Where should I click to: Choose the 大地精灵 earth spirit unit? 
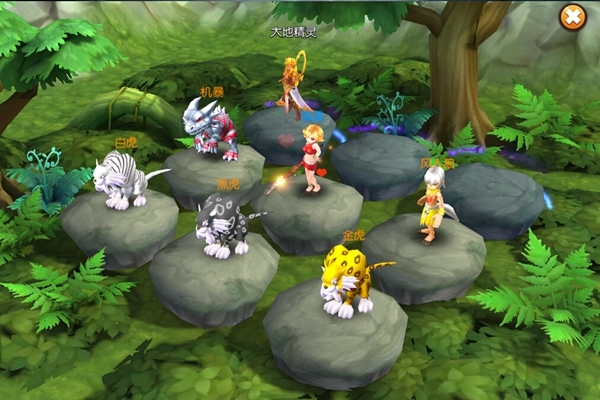(x=291, y=90)
